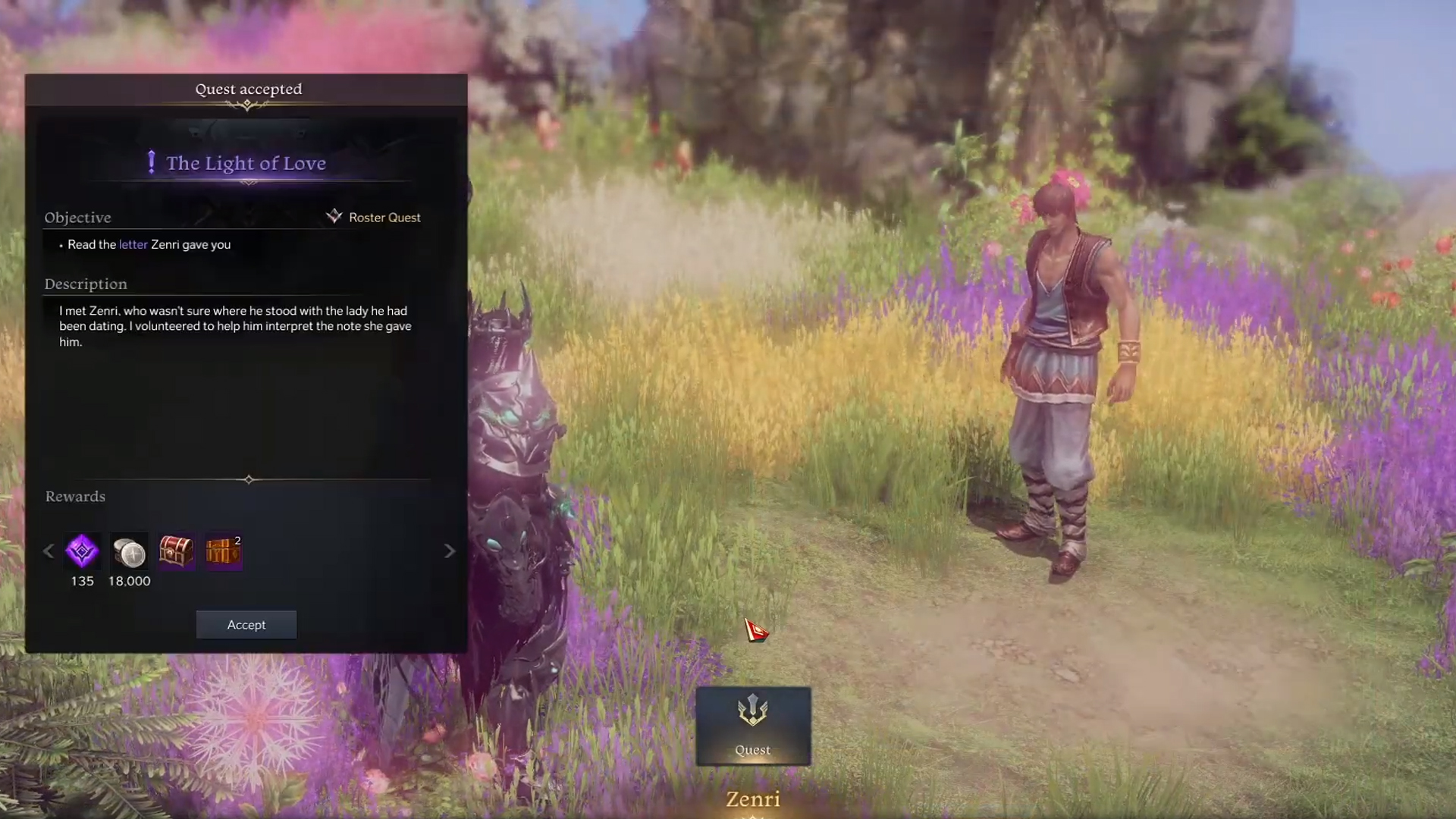Expand the Rewards section header
1456x819 pixels.
(x=74, y=496)
